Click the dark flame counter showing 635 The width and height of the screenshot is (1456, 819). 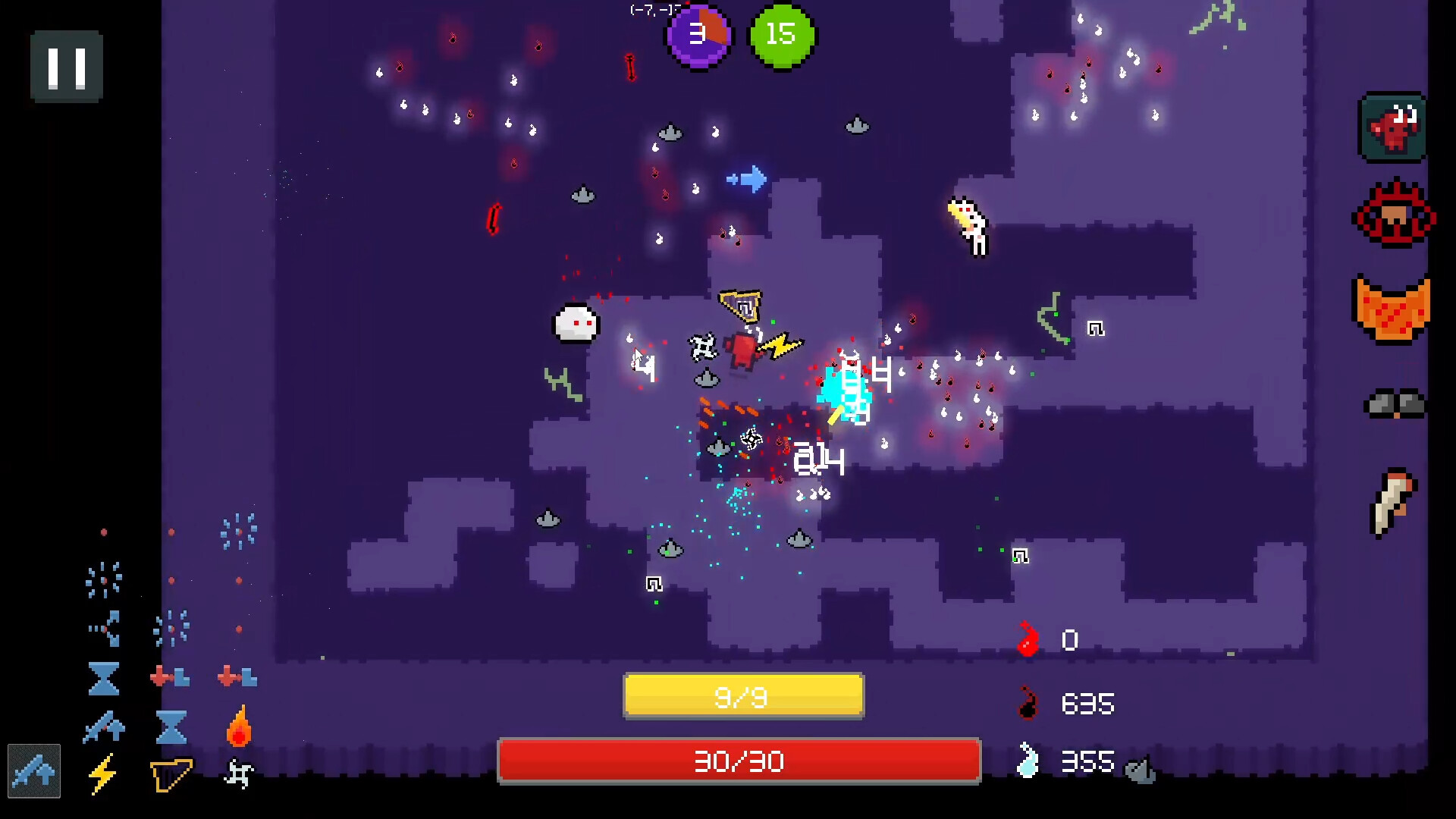coord(1062,704)
